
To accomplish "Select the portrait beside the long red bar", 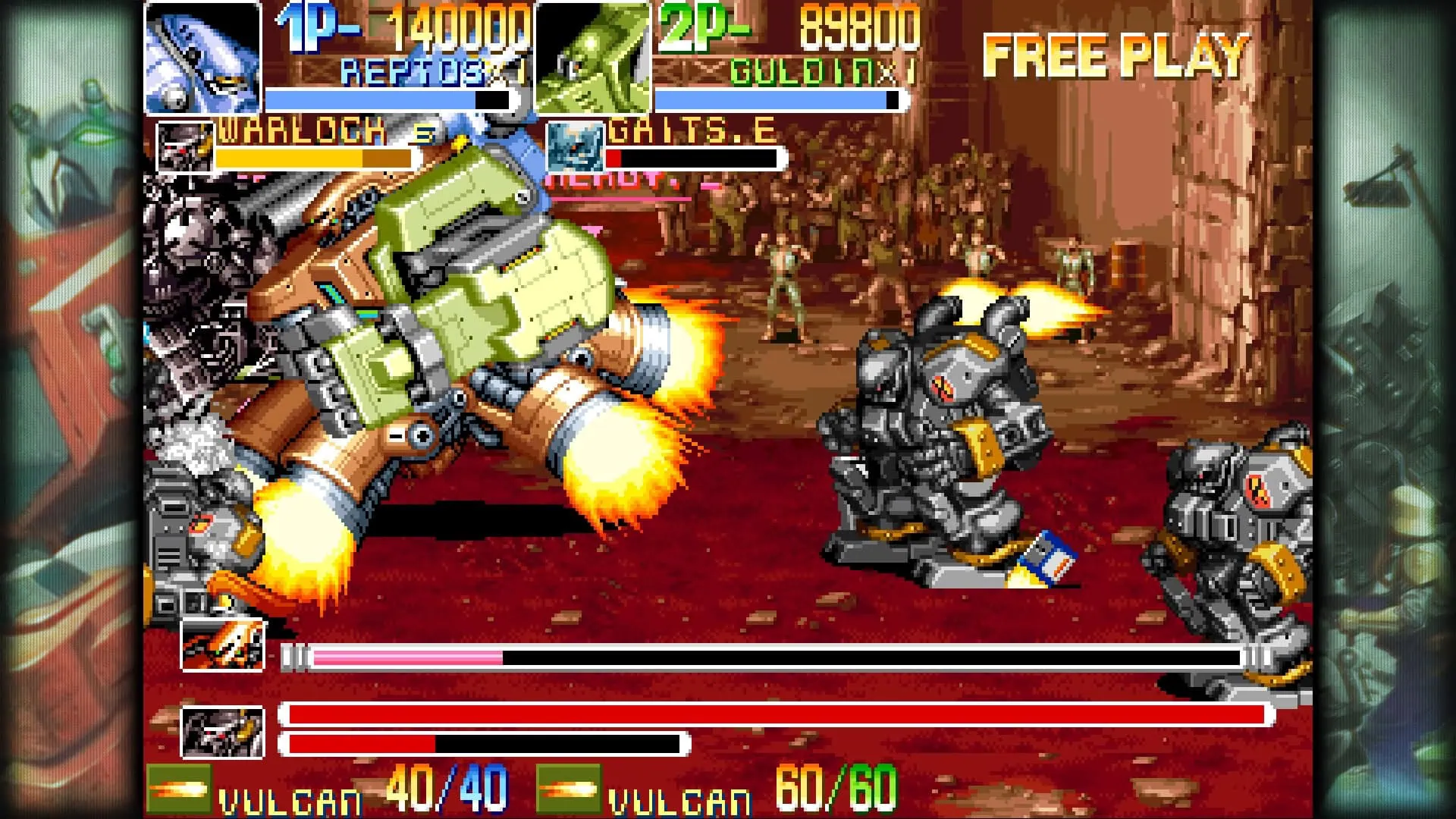I will coord(223,732).
